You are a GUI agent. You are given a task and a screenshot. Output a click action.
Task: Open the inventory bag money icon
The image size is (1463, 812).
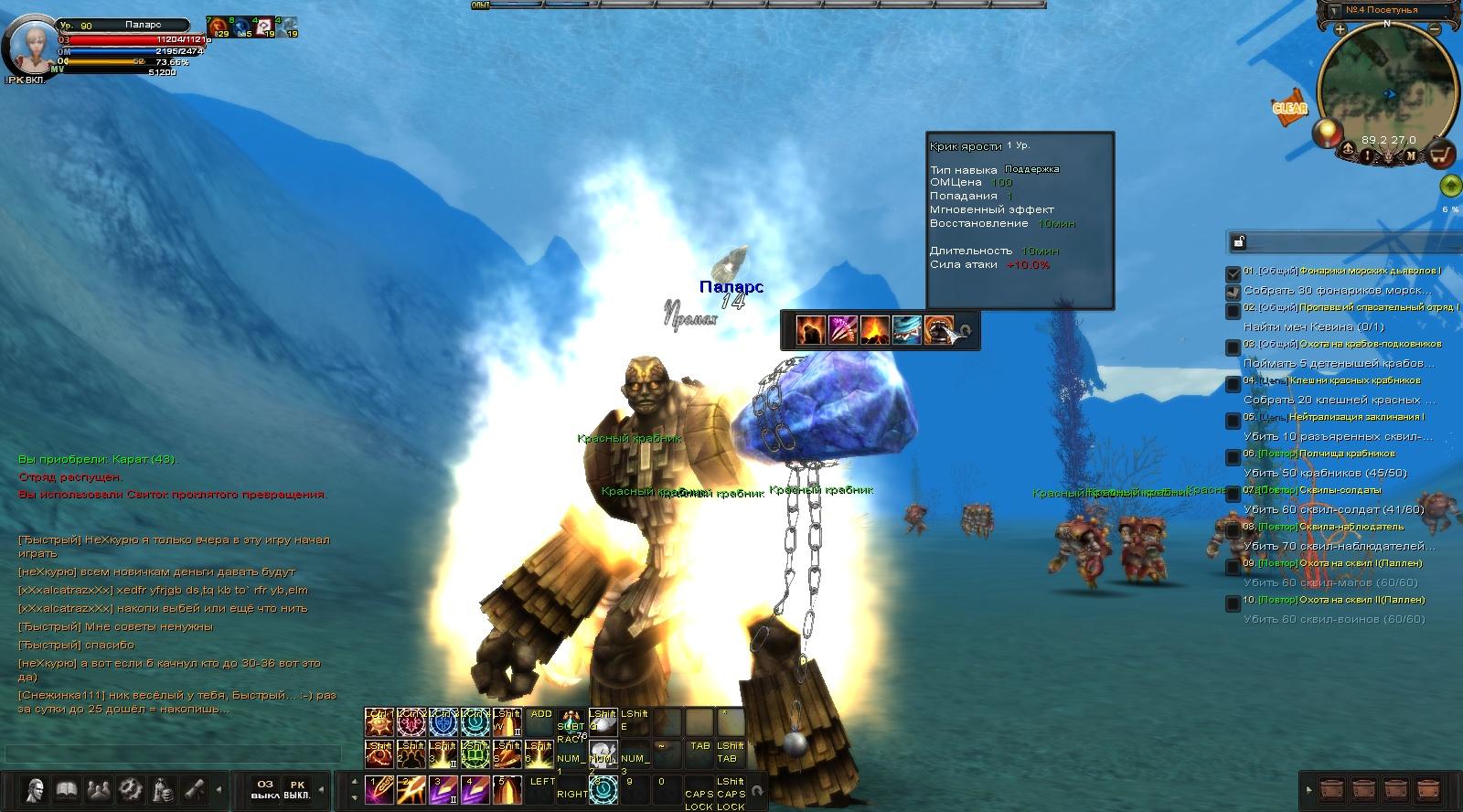point(162,788)
